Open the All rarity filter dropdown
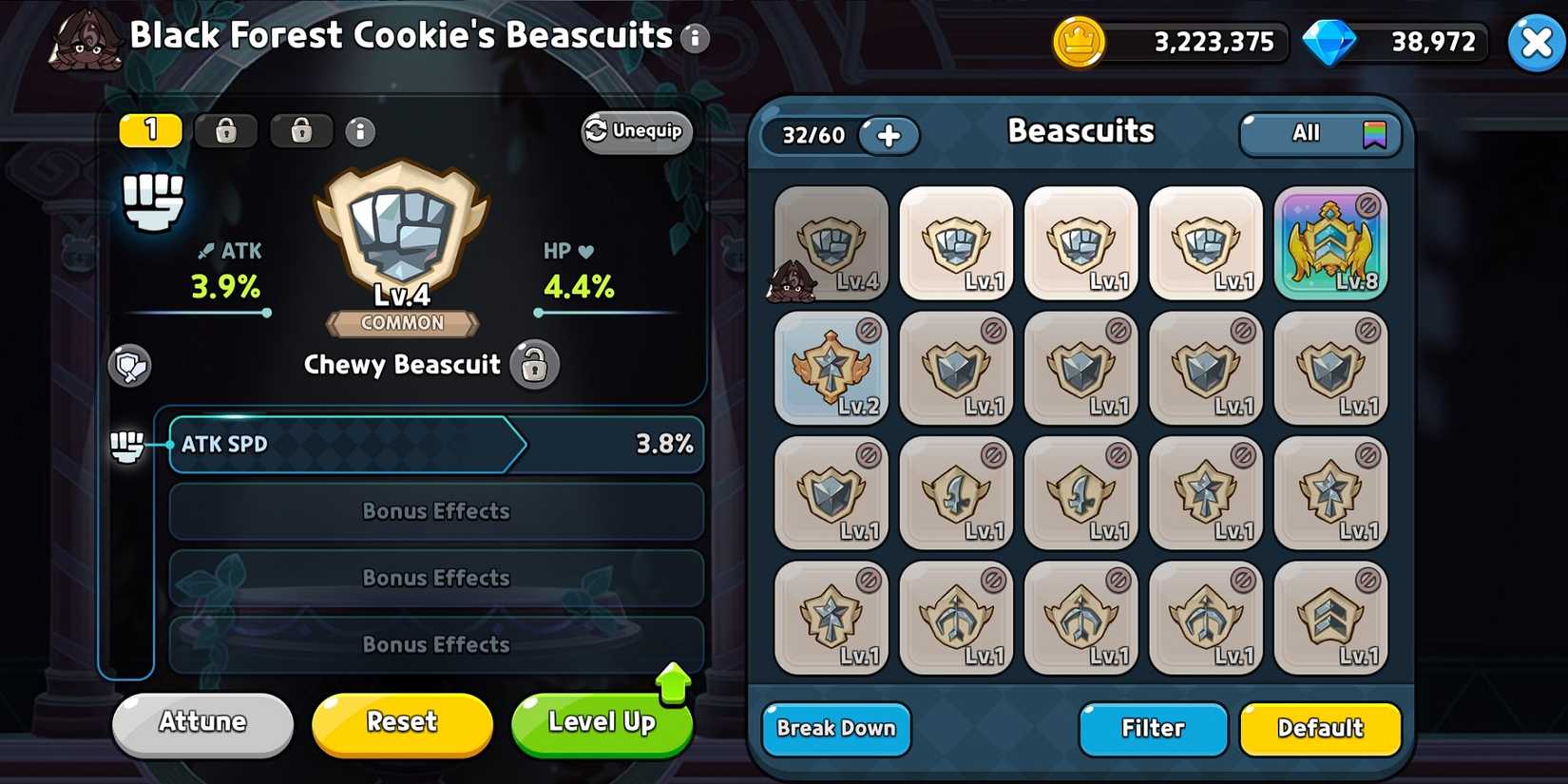This screenshot has height=784, width=1568. 1319,134
